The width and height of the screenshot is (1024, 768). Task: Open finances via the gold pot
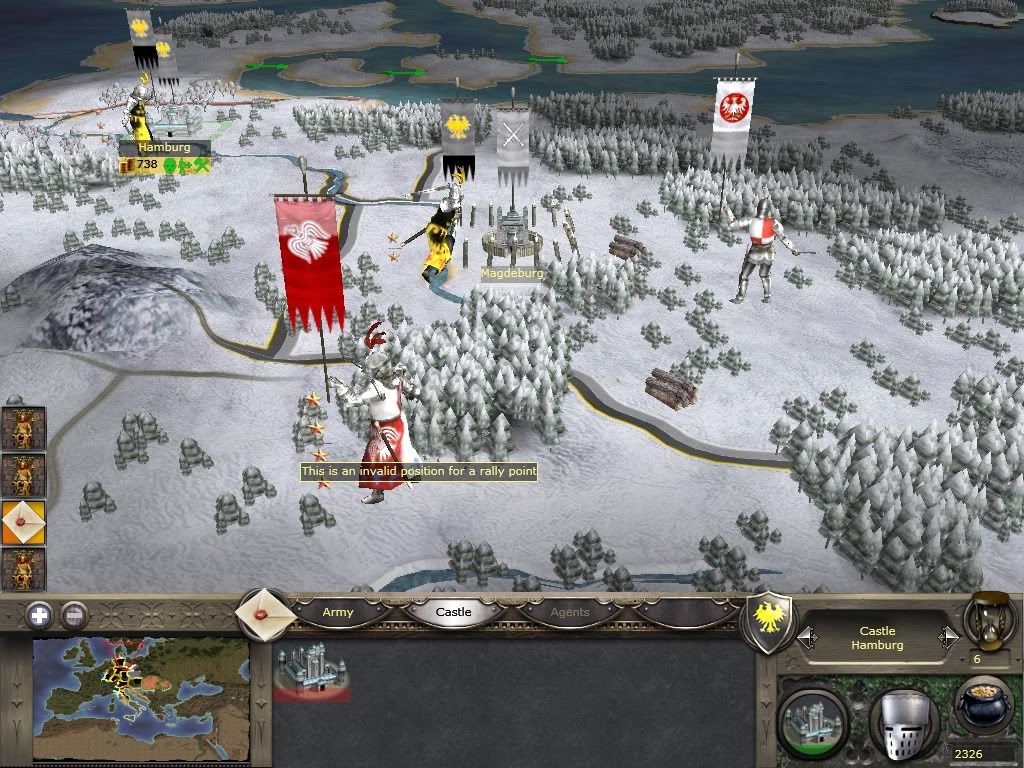coord(985,708)
